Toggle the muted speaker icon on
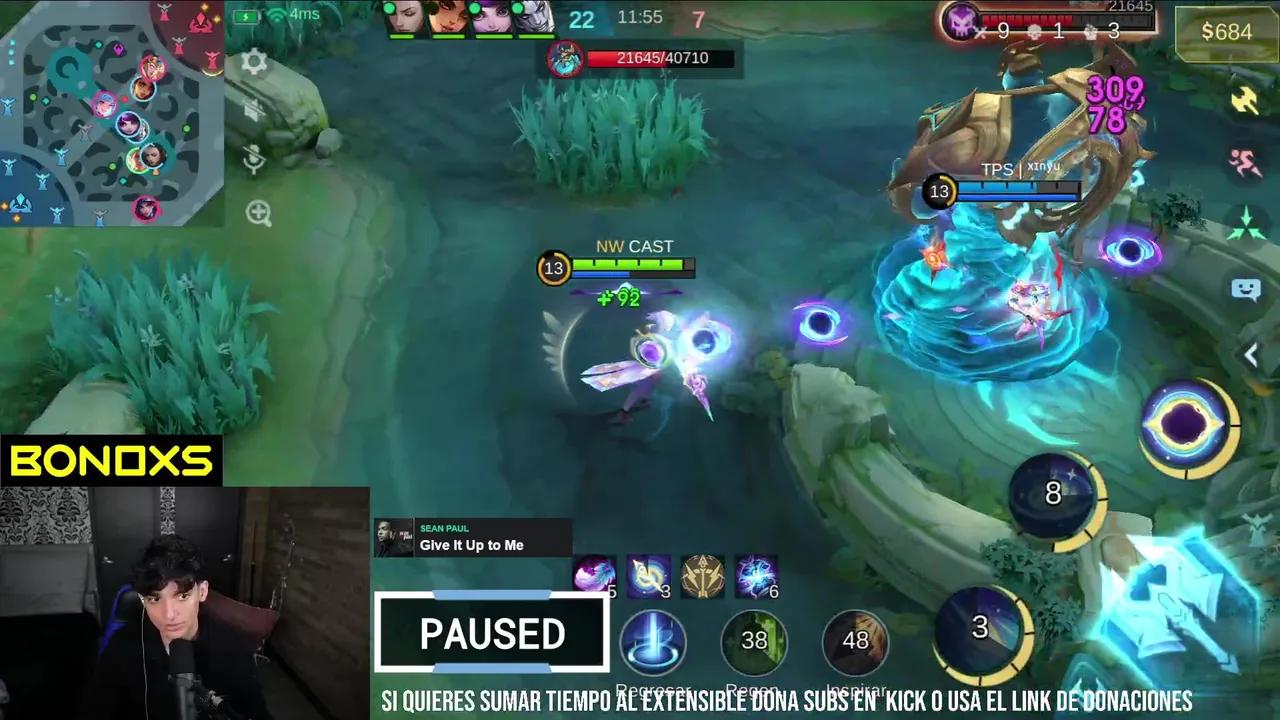 click(254, 110)
